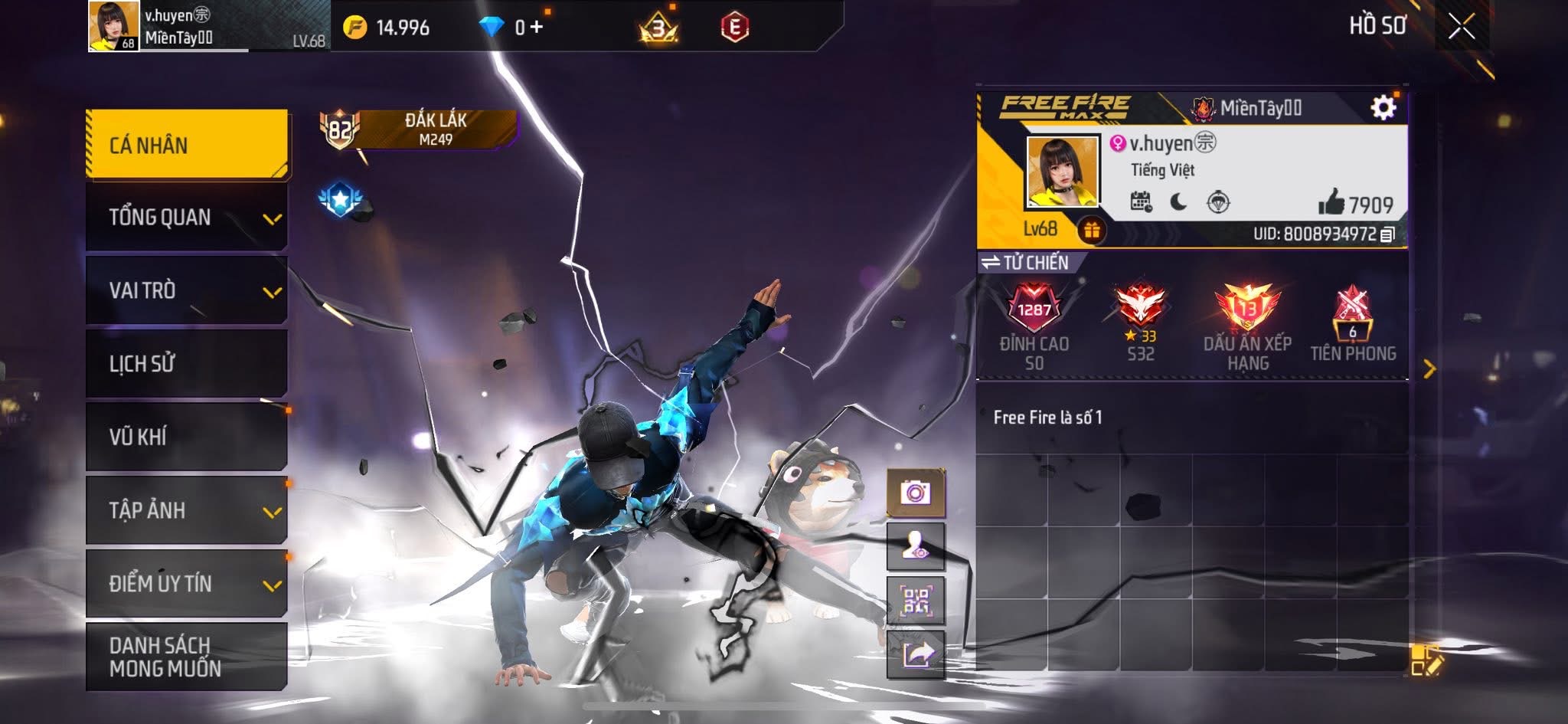Like the profile with thumbs-up icon
This screenshot has height=724, width=1568.
[1331, 203]
